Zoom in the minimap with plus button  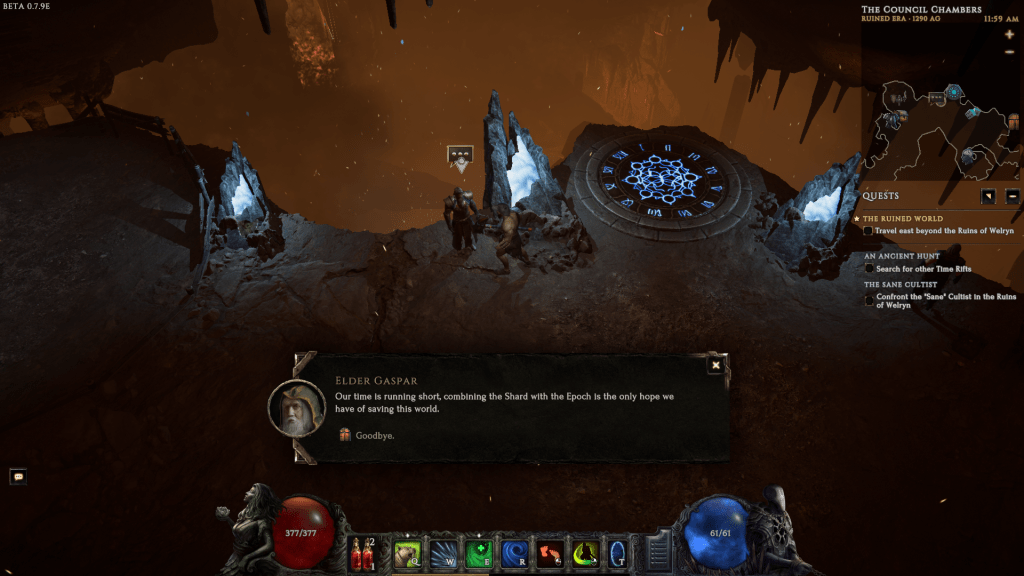pyautogui.click(x=1009, y=35)
